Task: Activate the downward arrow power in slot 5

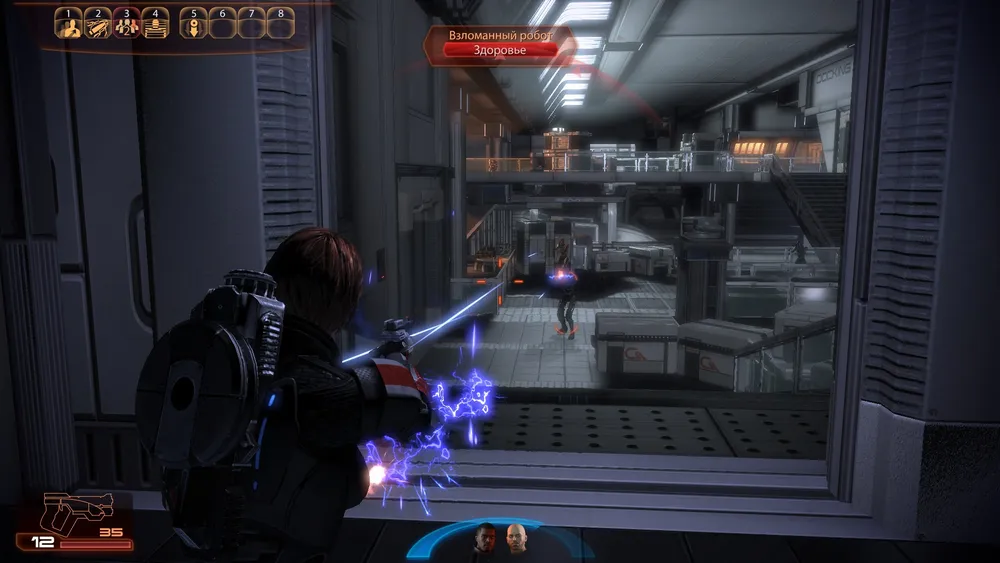Action: click(193, 25)
